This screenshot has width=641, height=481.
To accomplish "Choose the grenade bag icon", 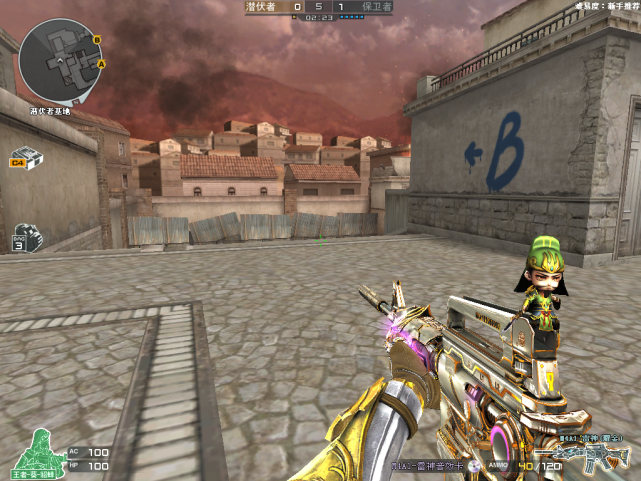I will pyautogui.click(x=26, y=238).
